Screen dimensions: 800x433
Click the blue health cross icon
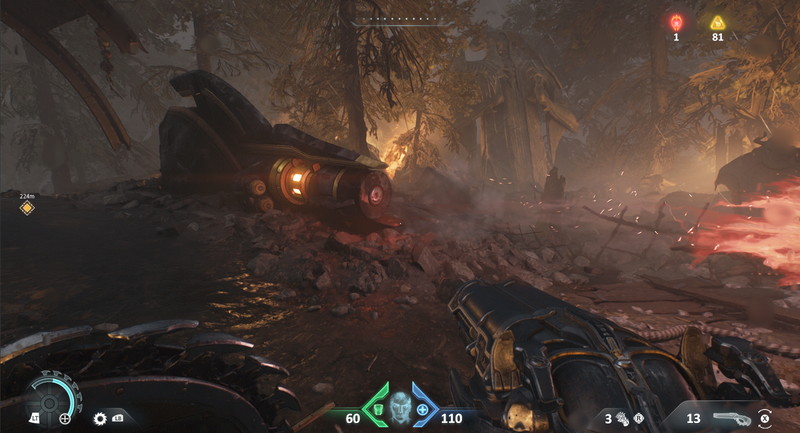423,409
